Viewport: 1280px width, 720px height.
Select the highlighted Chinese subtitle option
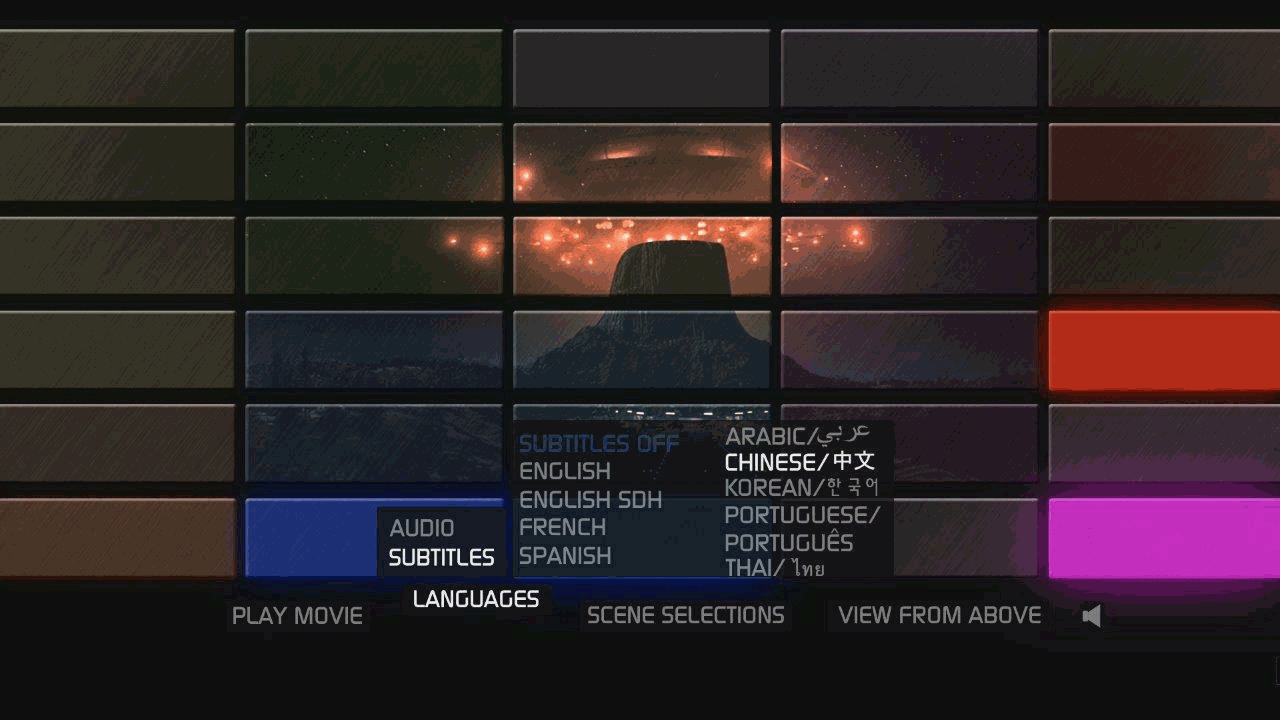click(x=801, y=462)
